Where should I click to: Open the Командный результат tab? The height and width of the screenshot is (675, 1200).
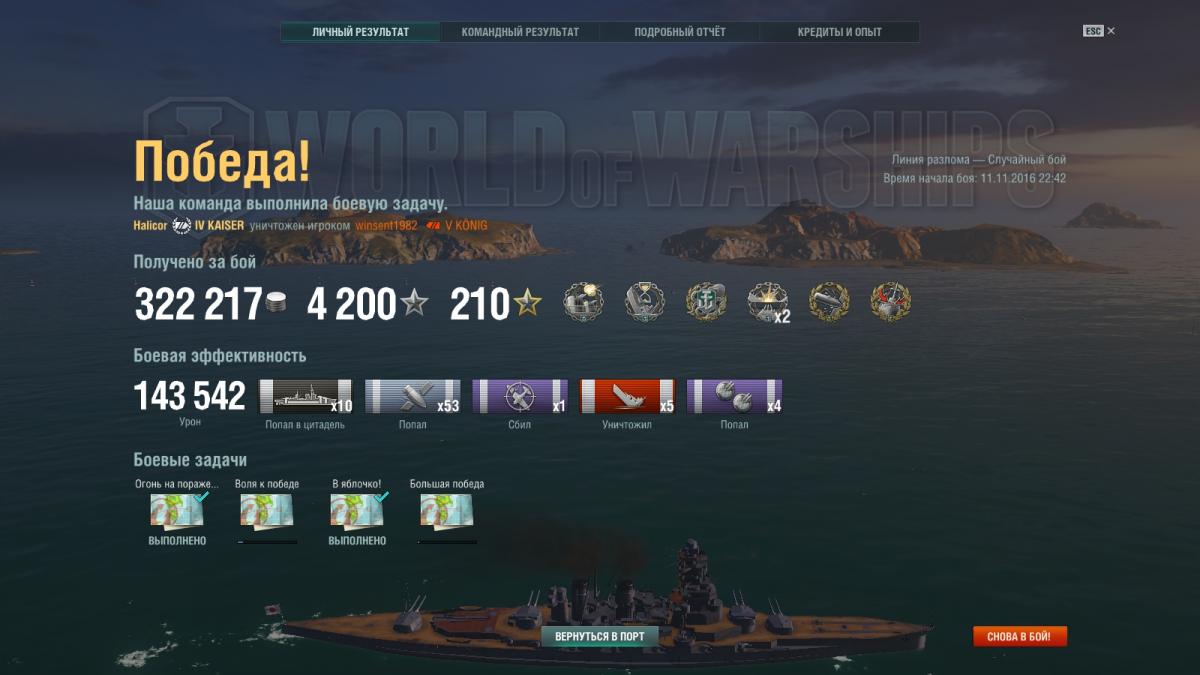(520, 32)
